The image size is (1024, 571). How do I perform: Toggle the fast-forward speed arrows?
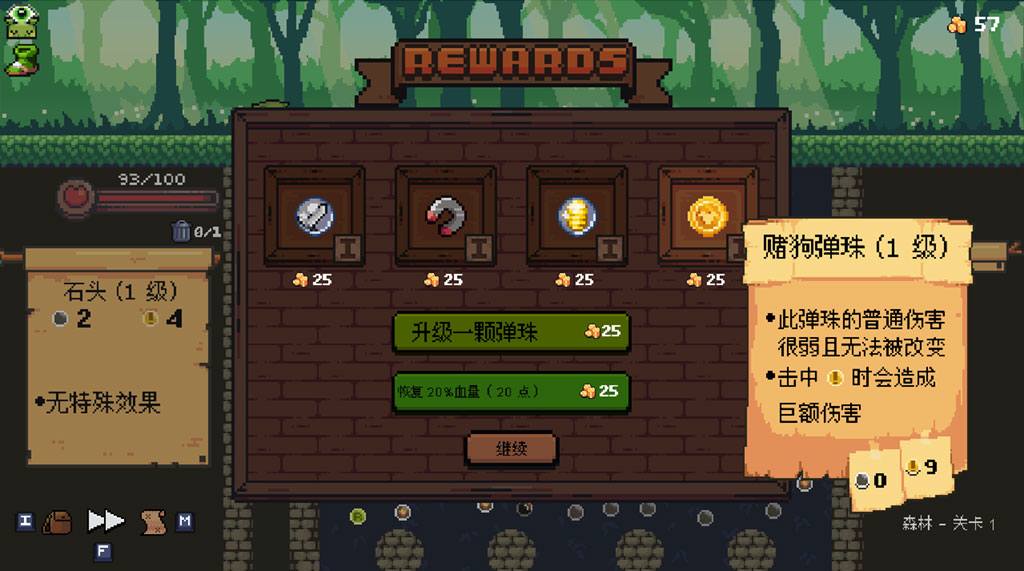[x=106, y=521]
